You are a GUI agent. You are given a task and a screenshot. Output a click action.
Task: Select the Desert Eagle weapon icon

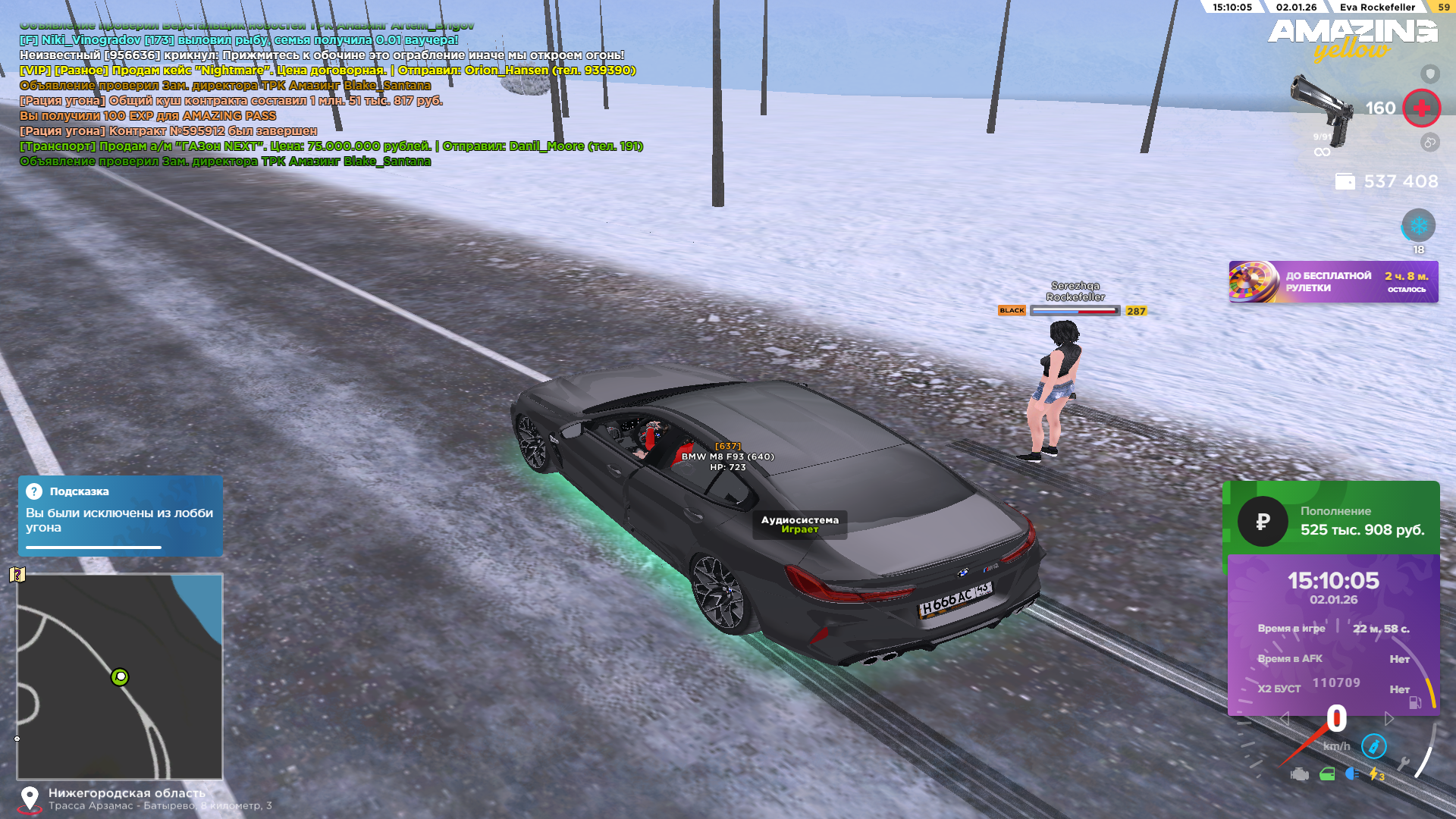(x=1321, y=110)
